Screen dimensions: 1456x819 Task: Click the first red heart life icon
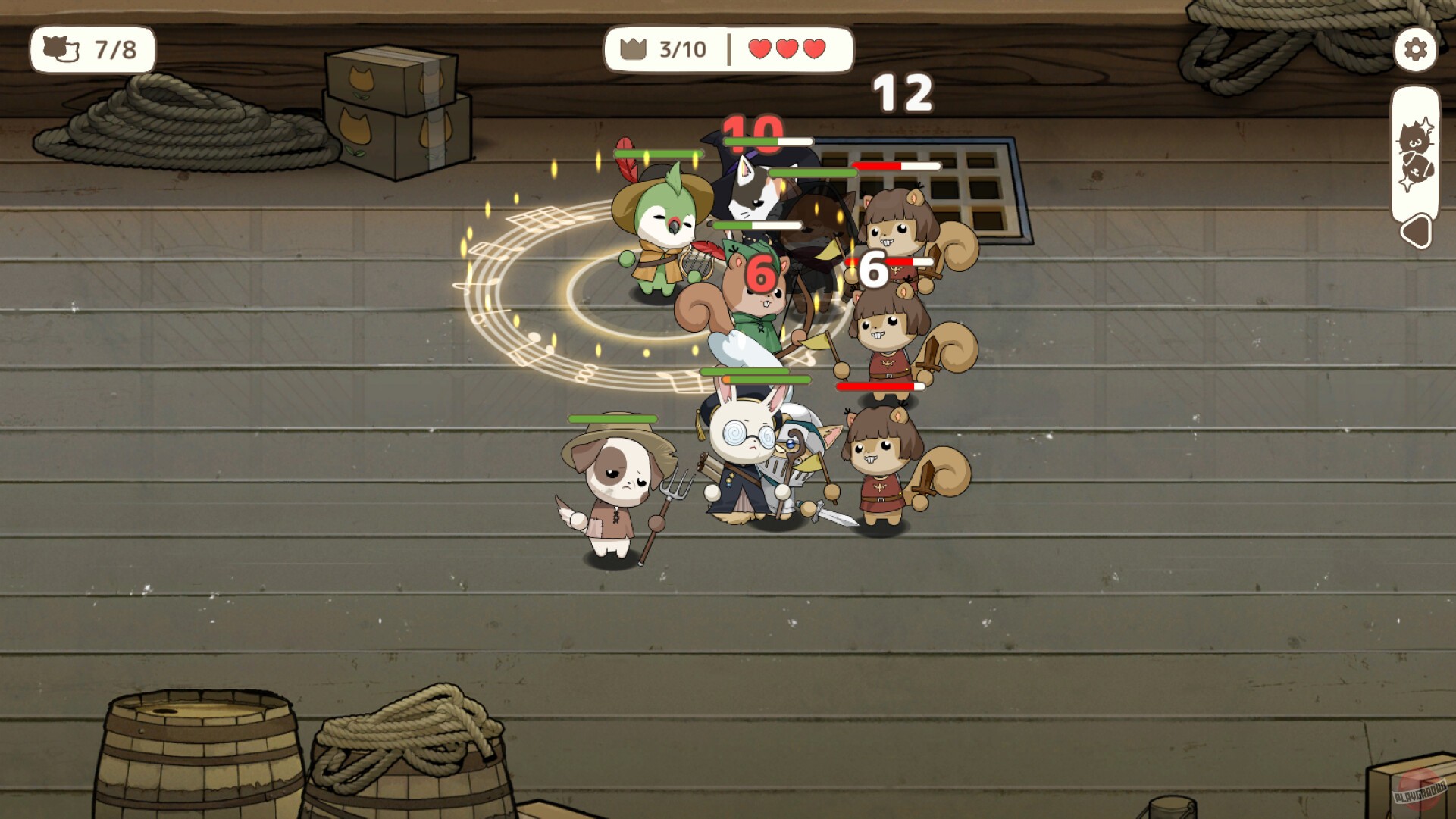[760, 48]
